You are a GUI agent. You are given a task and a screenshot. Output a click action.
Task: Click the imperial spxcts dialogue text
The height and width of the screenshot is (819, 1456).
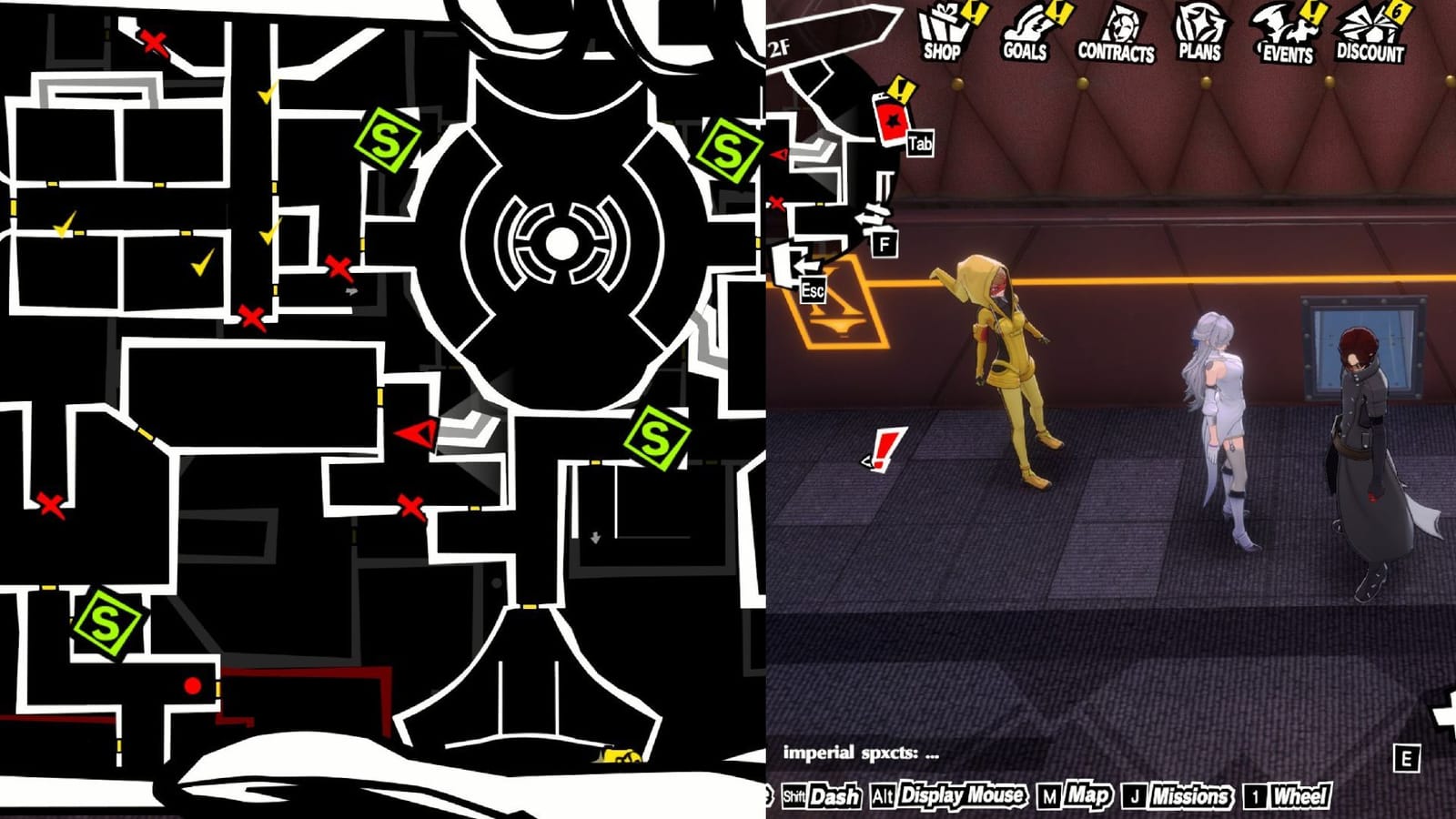click(x=860, y=754)
